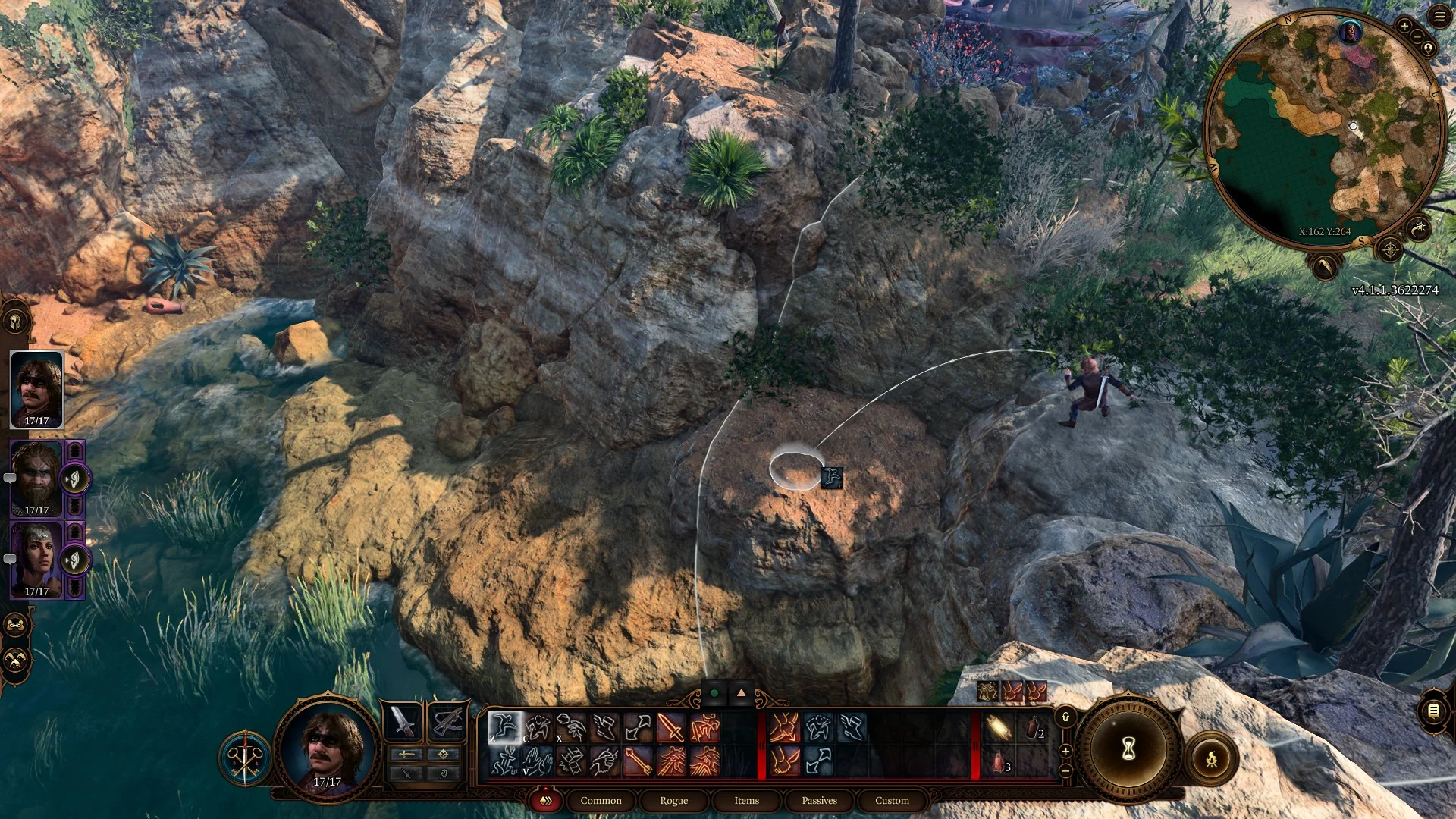Screen dimensions: 1456x819
Task: Select the Items hotbar tab
Action: tap(746, 801)
